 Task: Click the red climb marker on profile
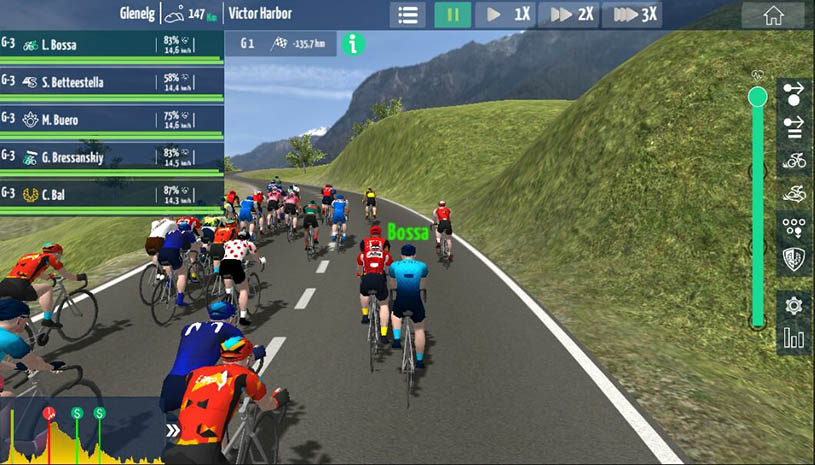48,413
